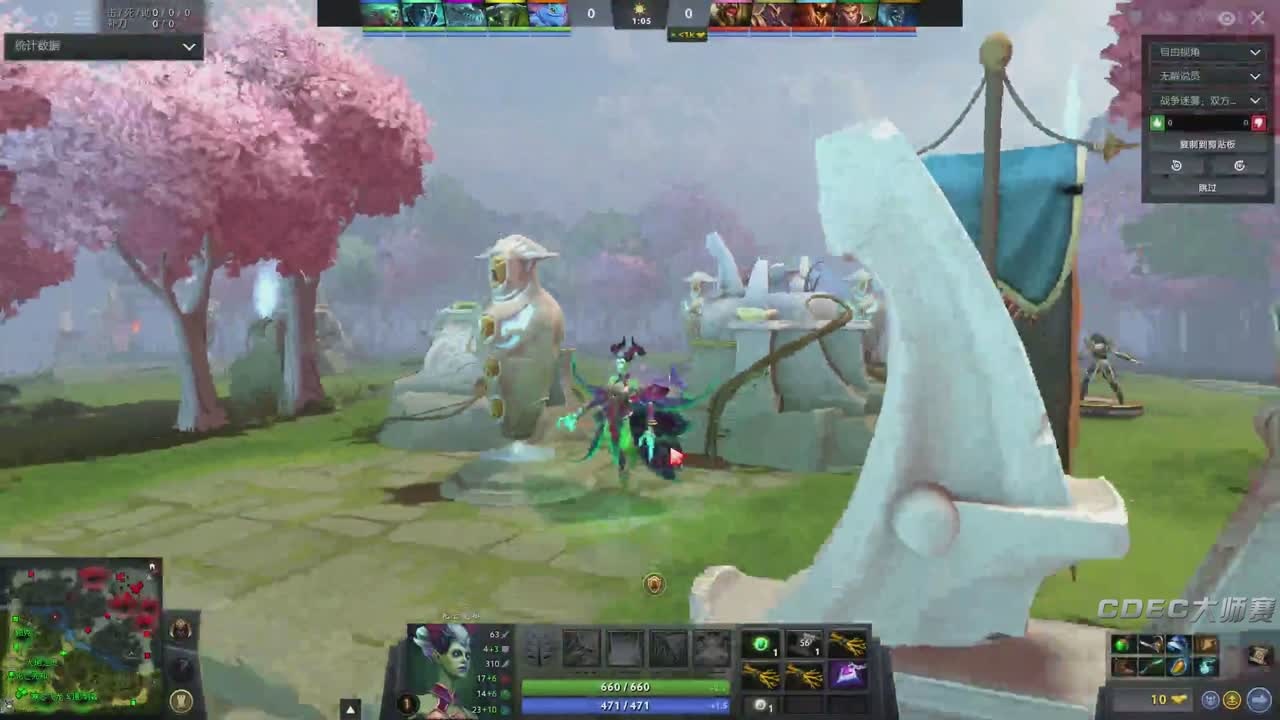Open the 自由视角 camera dropdown
1280x720 pixels.
click(1209, 52)
